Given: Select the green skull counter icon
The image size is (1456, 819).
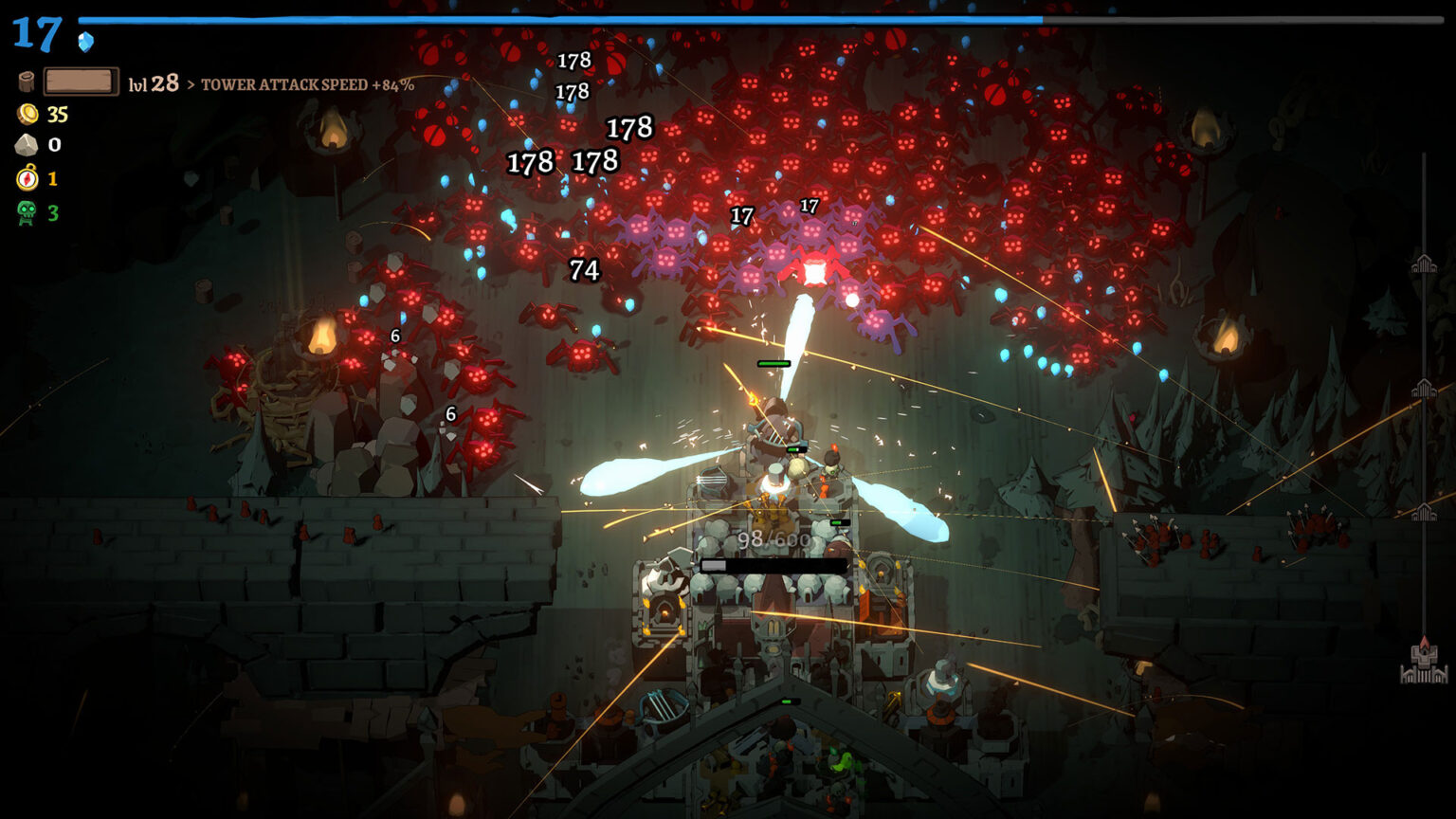Looking at the screenshot, I should tap(27, 212).
